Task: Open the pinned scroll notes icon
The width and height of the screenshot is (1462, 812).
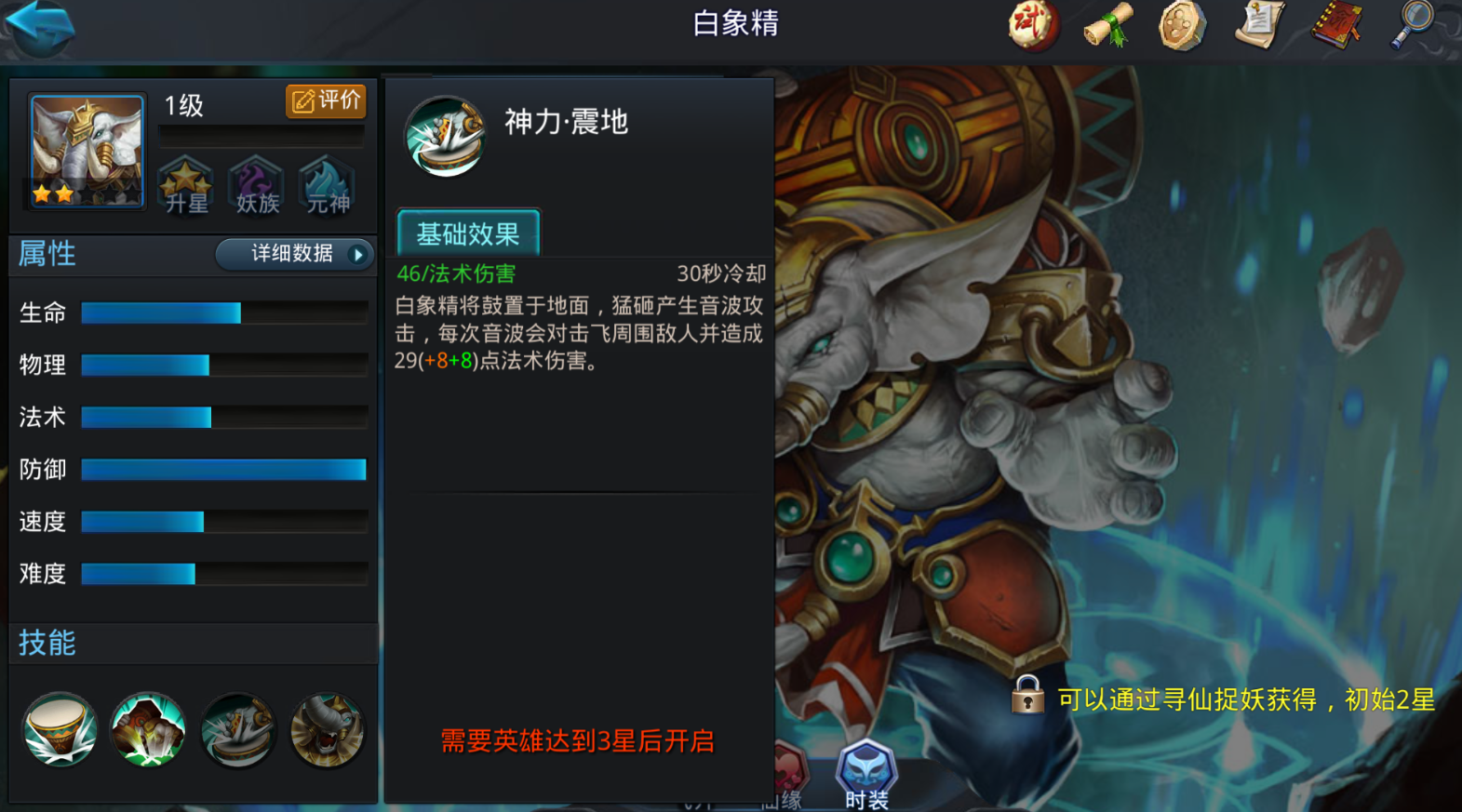Action: tap(1258, 26)
